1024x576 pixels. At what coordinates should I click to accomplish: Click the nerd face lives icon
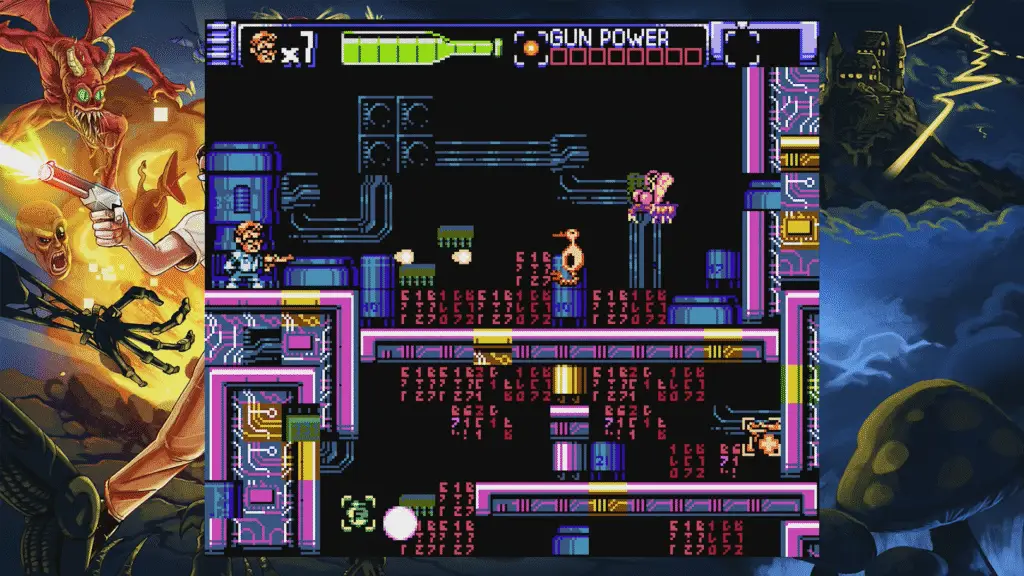263,46
